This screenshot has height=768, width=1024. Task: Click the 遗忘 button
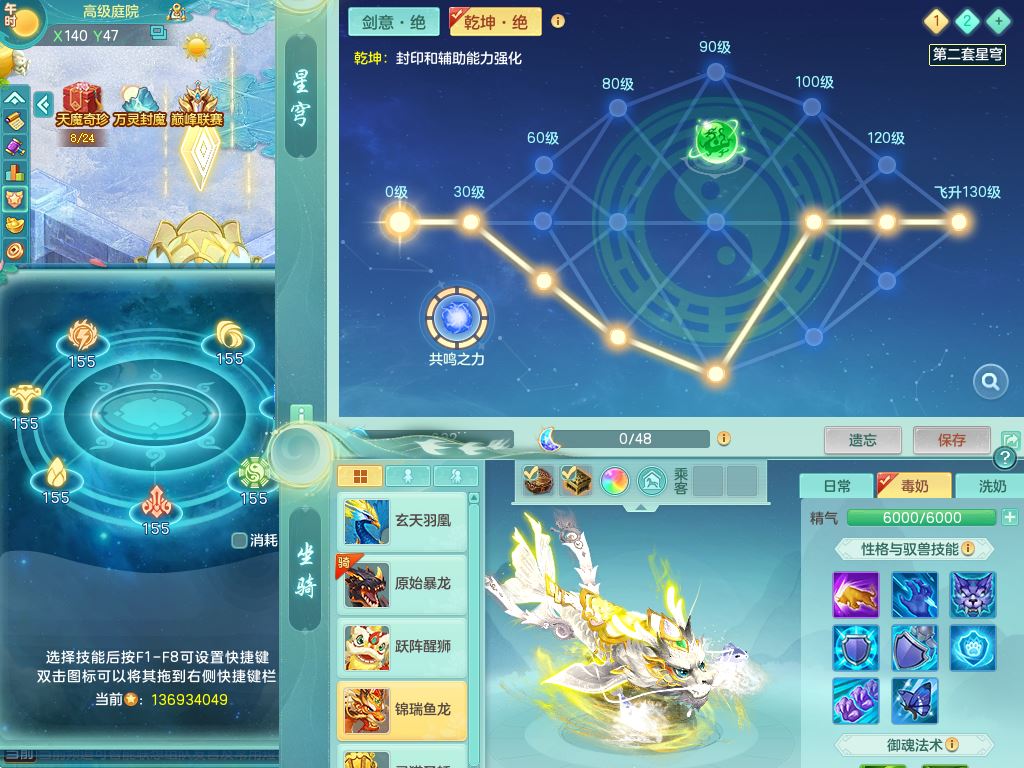tap(862, 440)
